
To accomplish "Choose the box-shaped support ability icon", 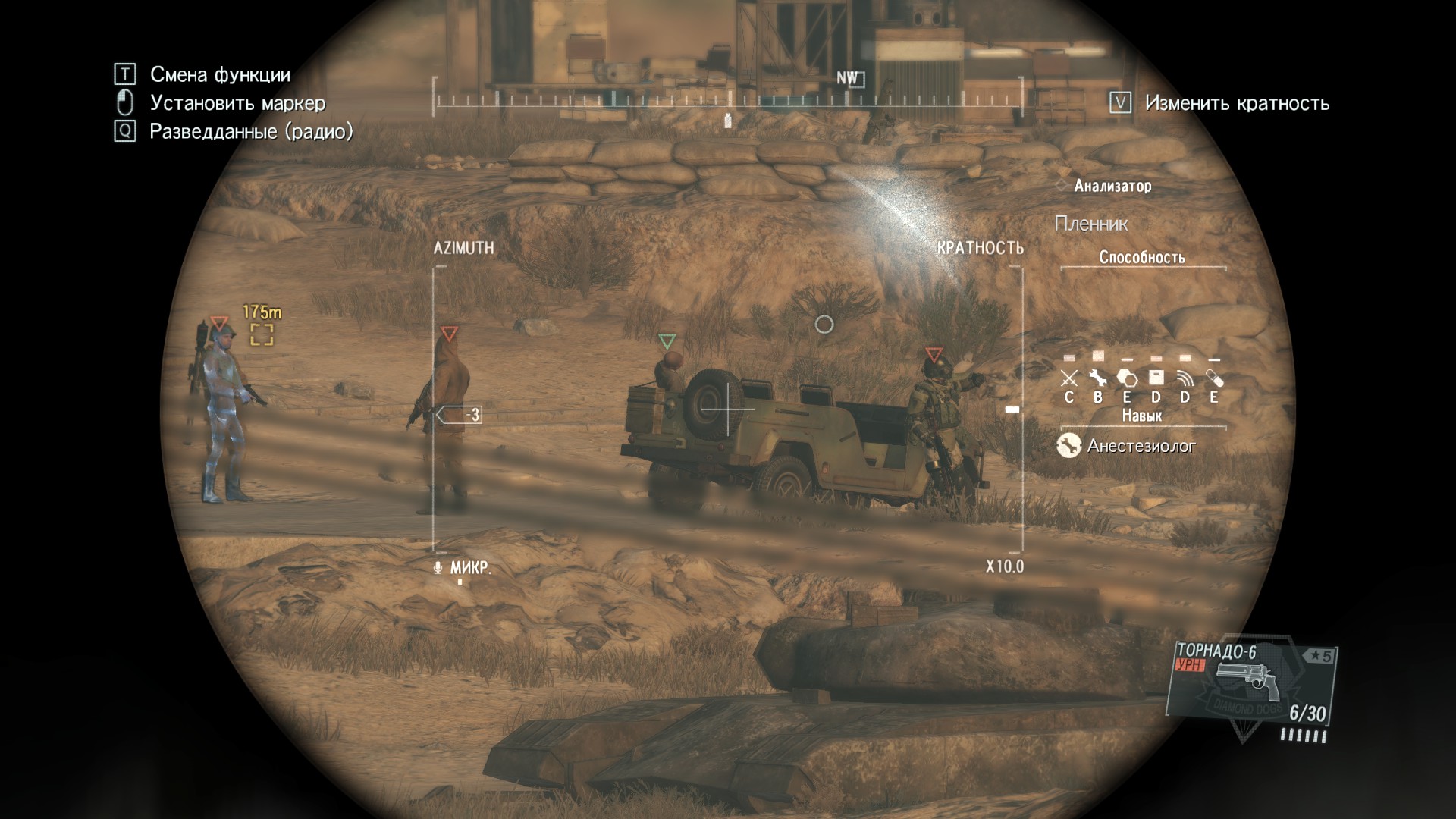I will click(1156, 378).
